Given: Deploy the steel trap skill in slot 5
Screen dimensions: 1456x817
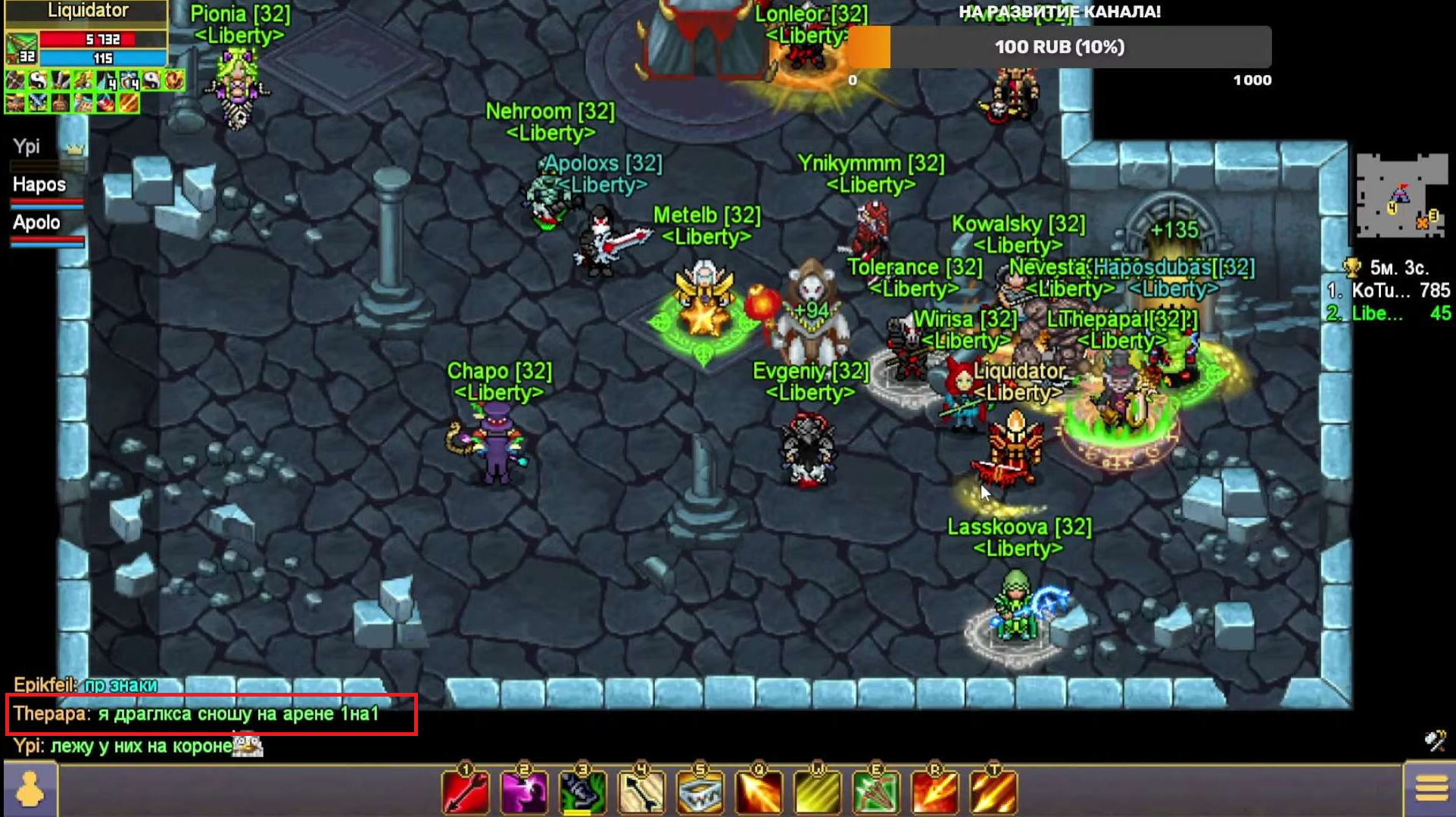Looking at the screenshot, I should [x=700, y=792].
